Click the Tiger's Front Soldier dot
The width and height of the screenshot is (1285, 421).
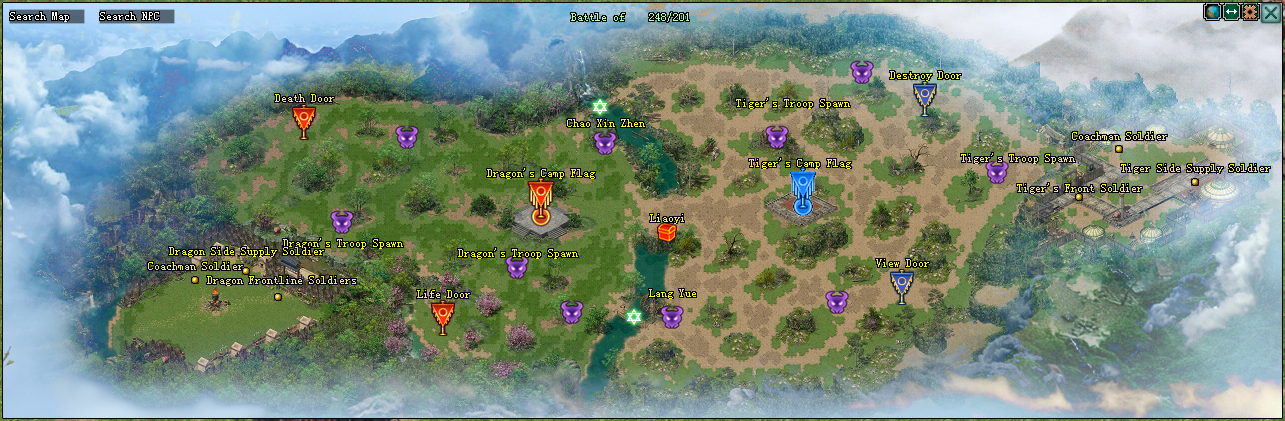point(1079,197)
